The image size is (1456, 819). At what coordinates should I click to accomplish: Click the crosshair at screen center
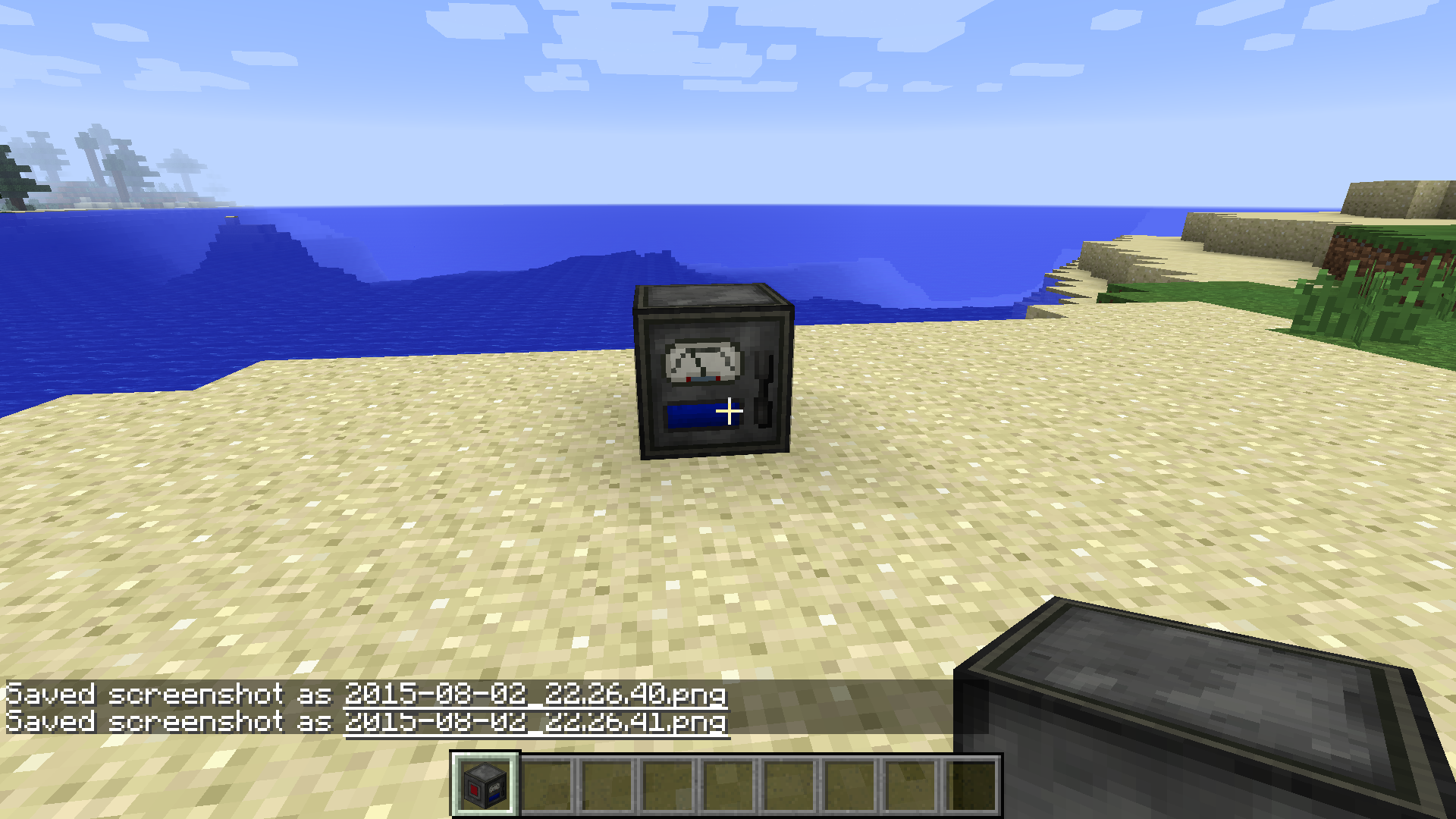(x=730, y=411)
